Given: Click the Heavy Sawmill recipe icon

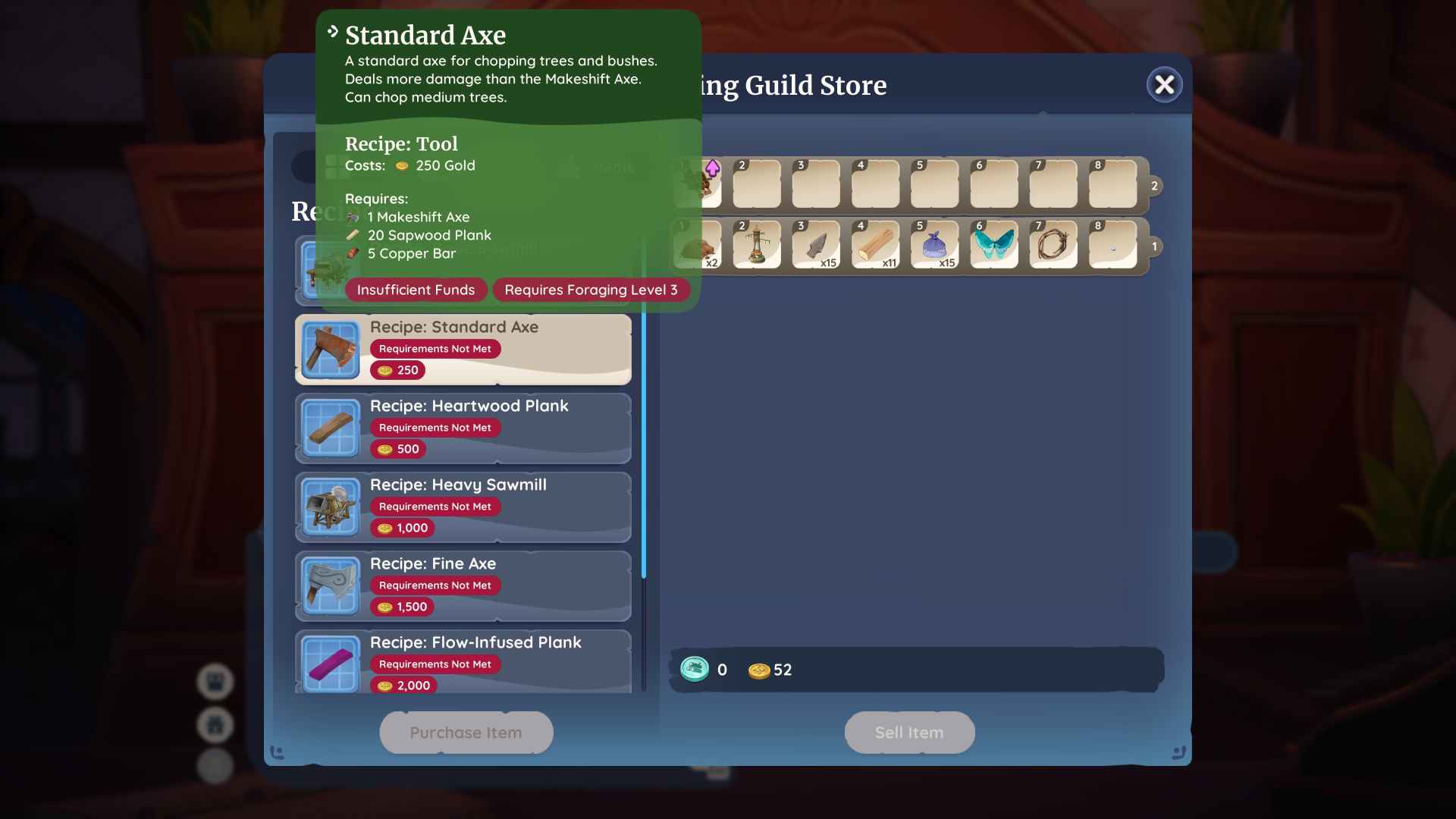Looking at the screenshot, I should click(330, 507).
